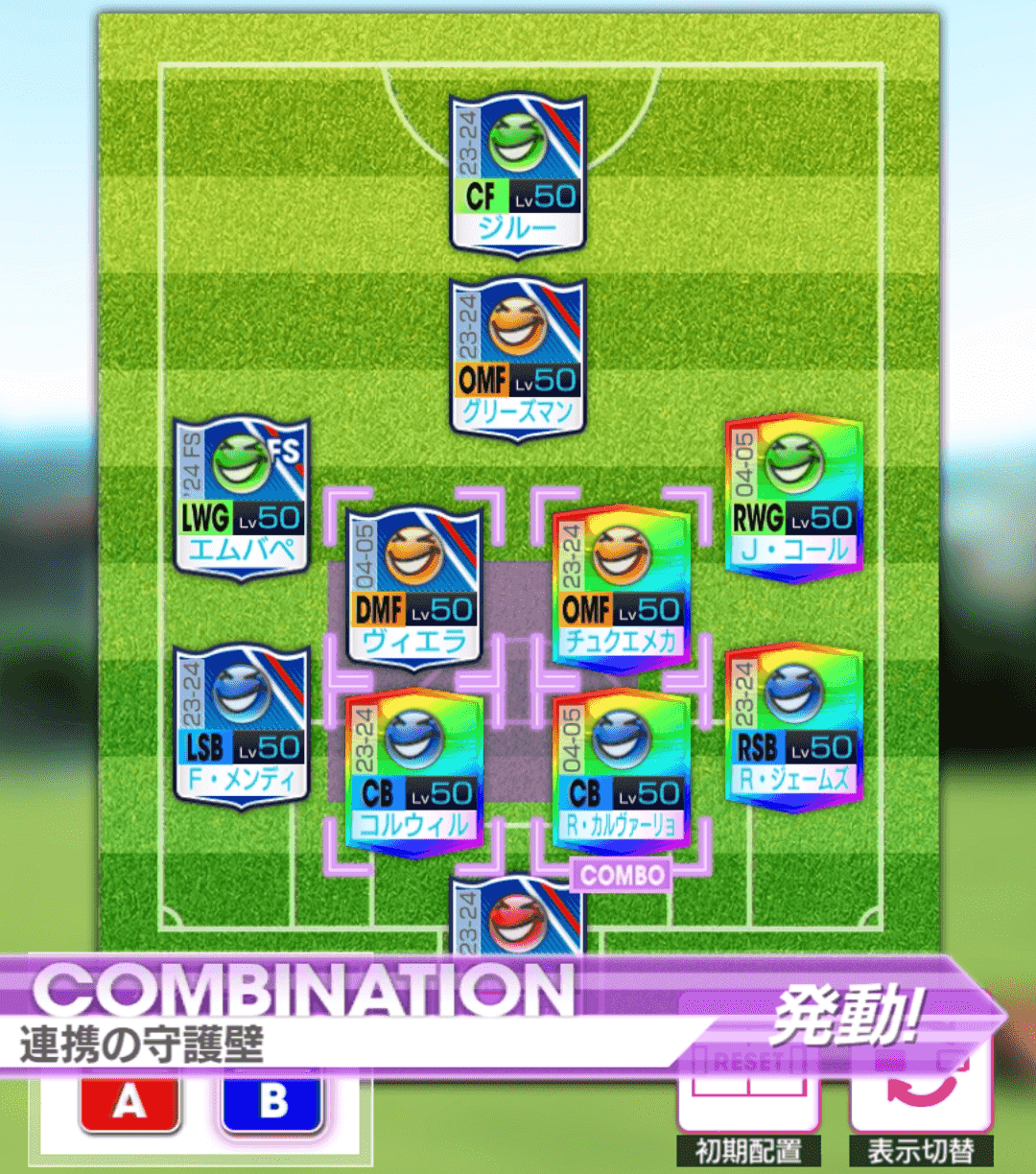Click the purple COMBO label
Viewport: 1036px width, 1174px height.
pos(621,876)
